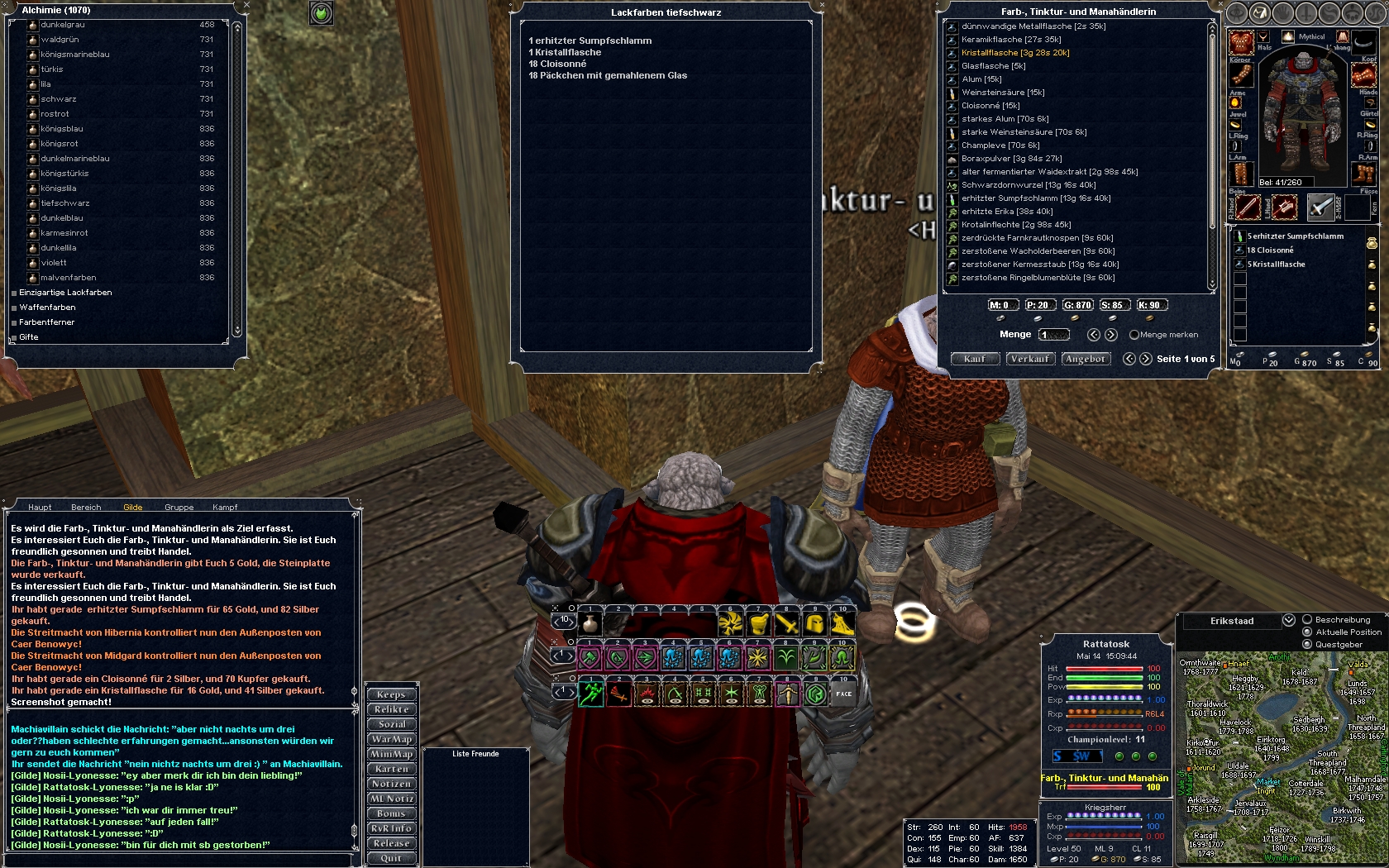Toggle the Menge merken option
The image size is (1389, 868).
(x=1134, y=335)
